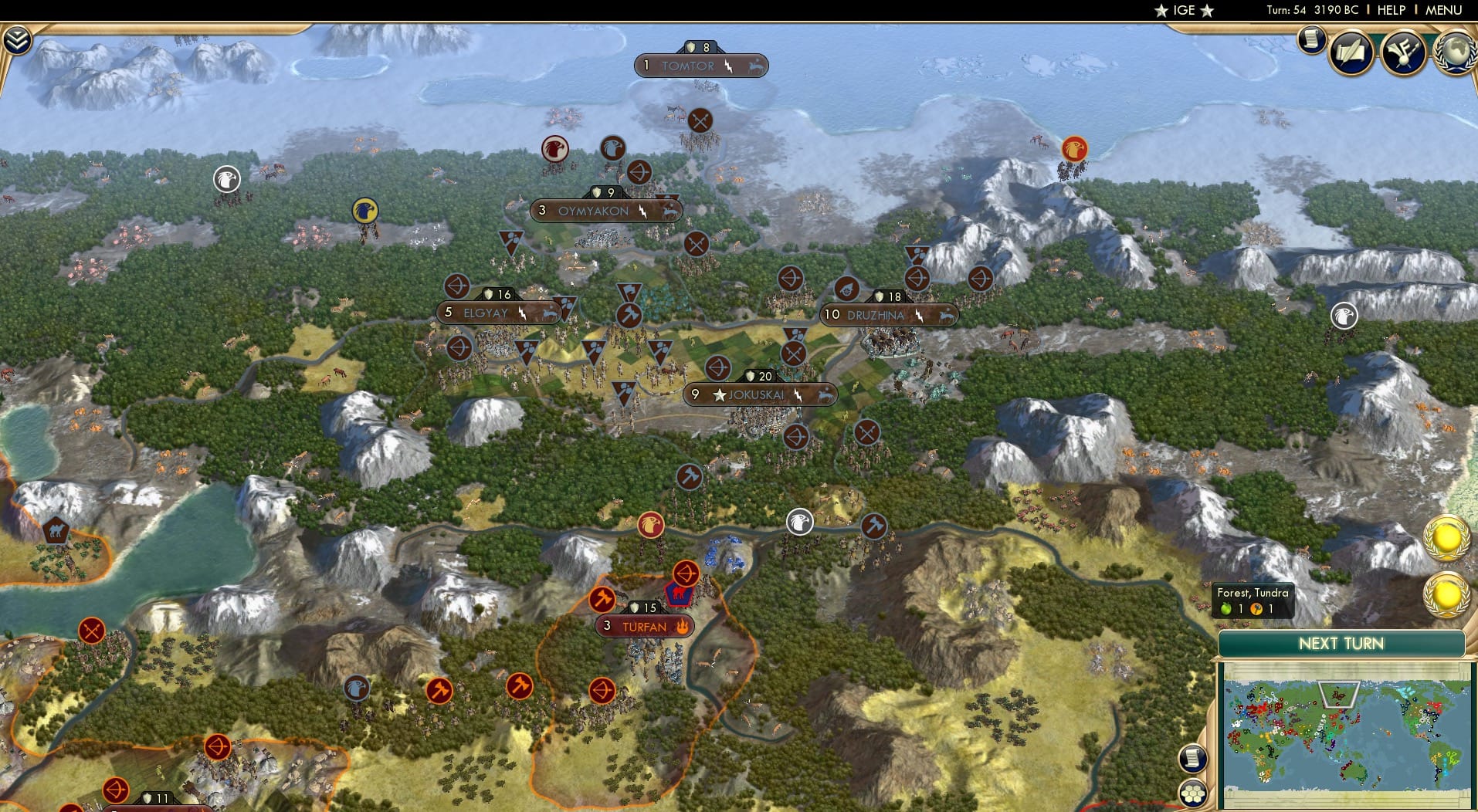Select the burning Turfan city name banner
1478x812 pixels.
click(644, 627)
